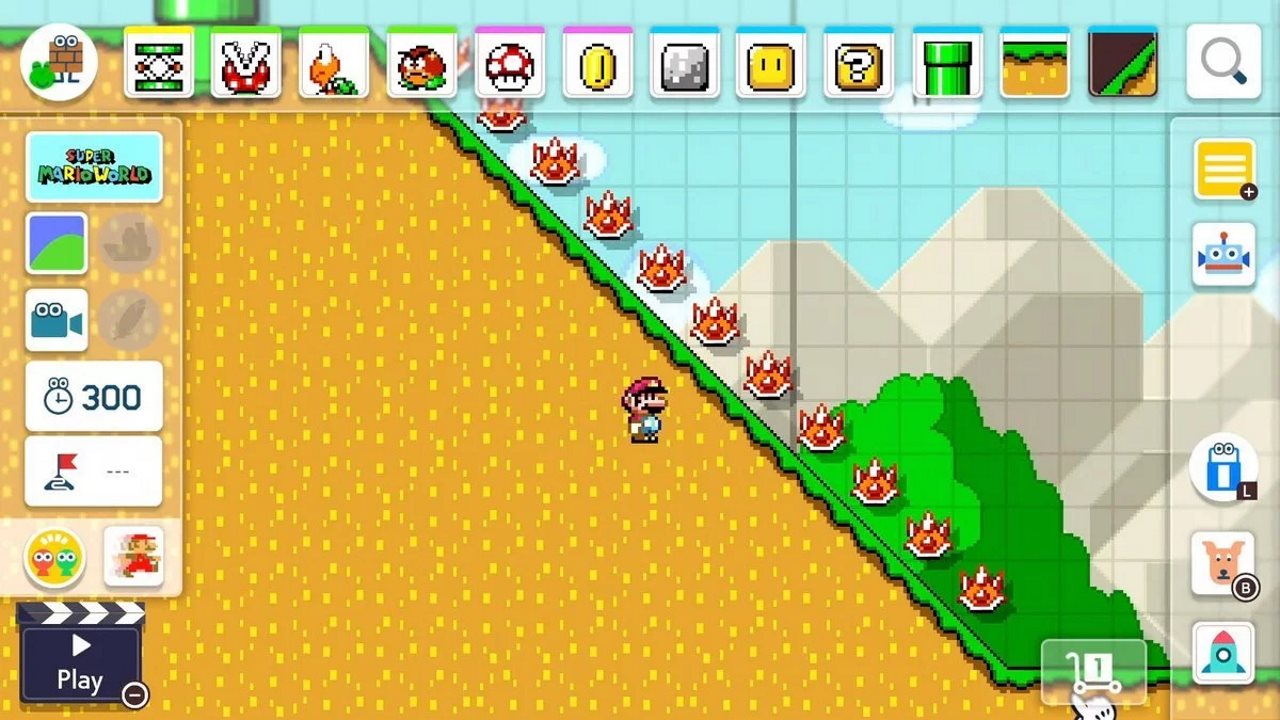Change the 300 second timer setting
Viewport: 1280px width, 720px height.
coord(93,396)
